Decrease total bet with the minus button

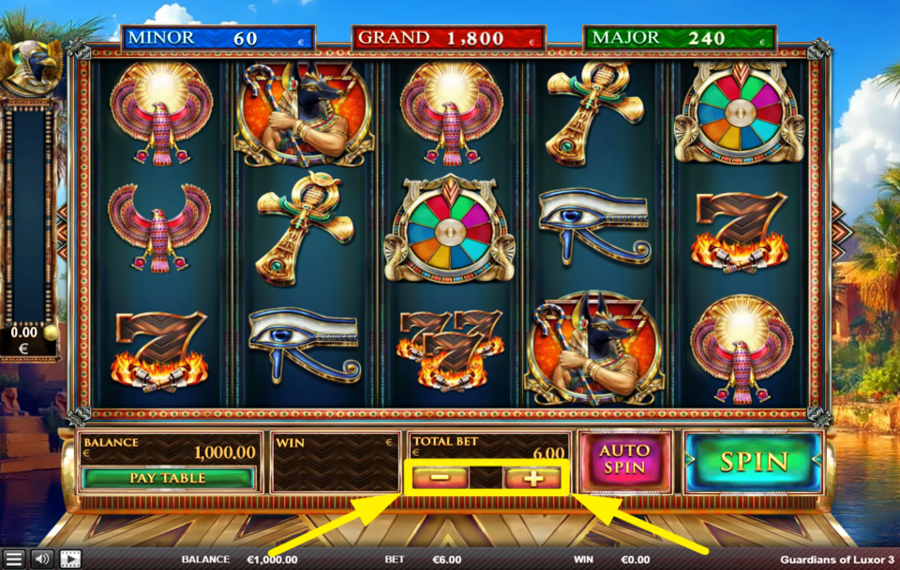(x=439, y=478)
